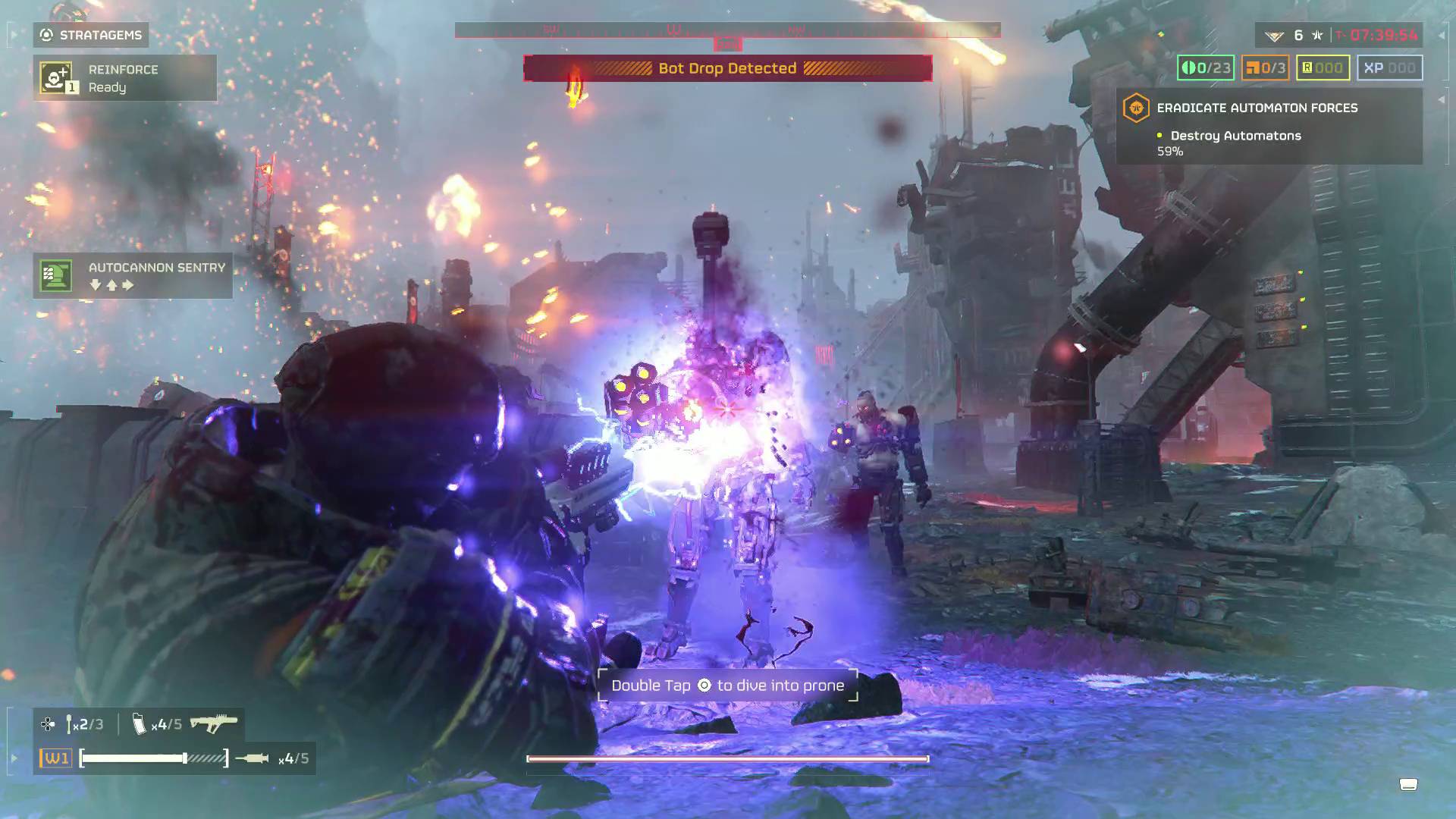The width and height of the screenshot is (1456, 819).
Task: Select the magazine icon showing x4/5
Action: click(x=140, y=724)
